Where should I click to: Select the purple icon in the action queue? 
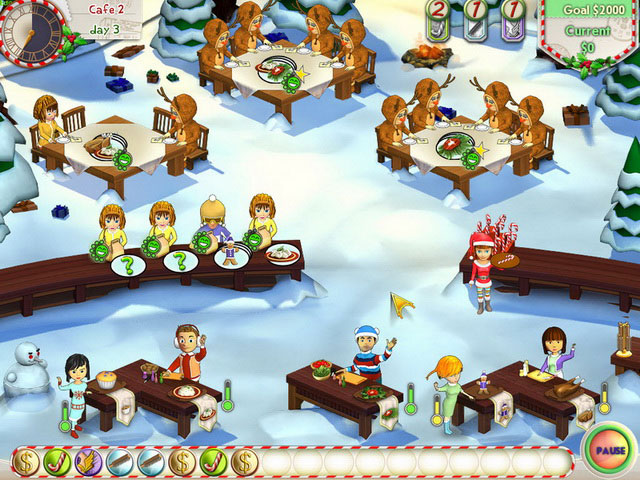(88, 462)
